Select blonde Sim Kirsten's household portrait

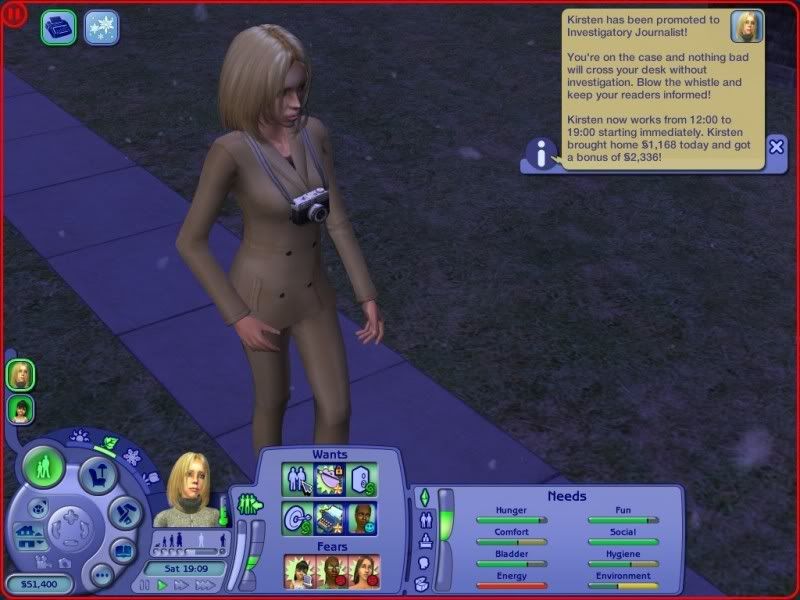click(x=20, y=374)
